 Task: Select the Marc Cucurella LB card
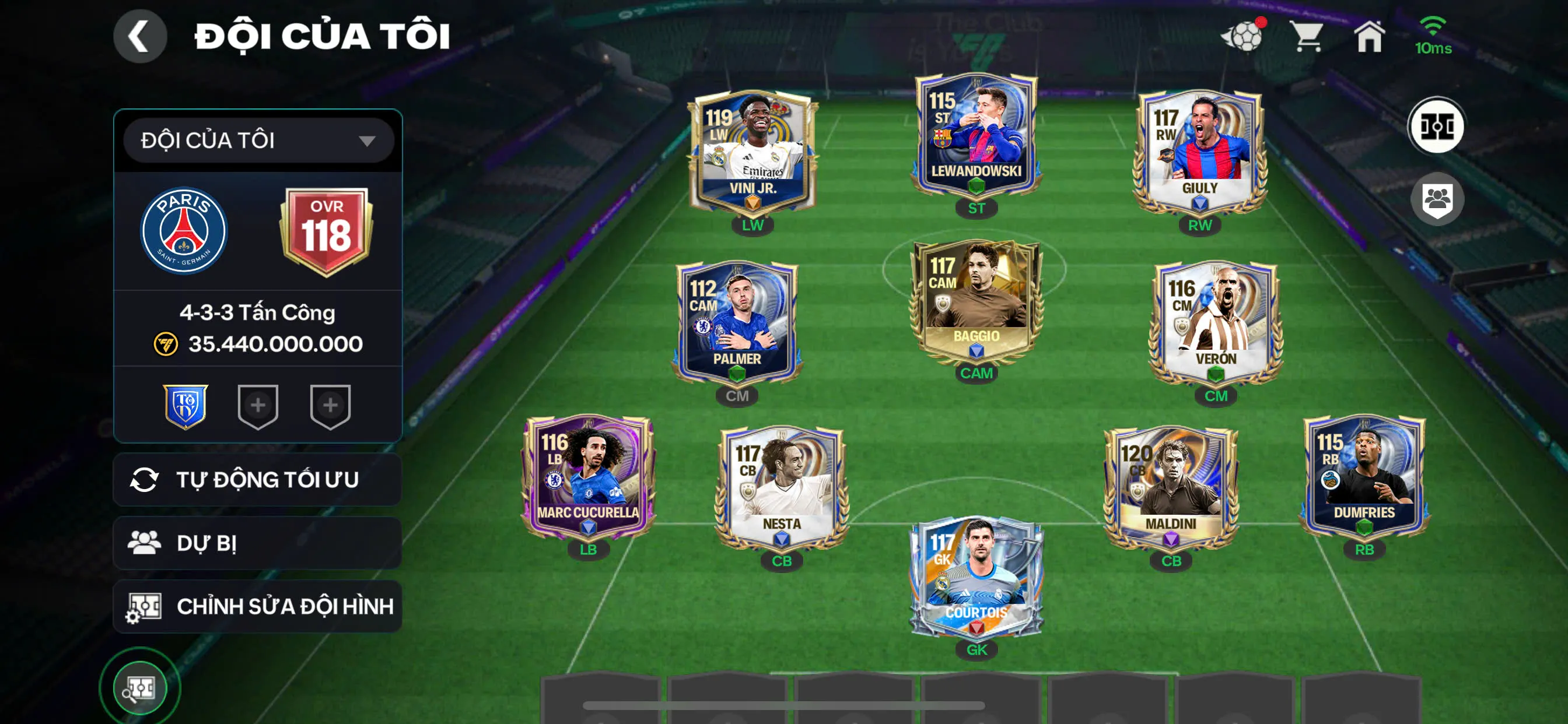coord(588,477)
